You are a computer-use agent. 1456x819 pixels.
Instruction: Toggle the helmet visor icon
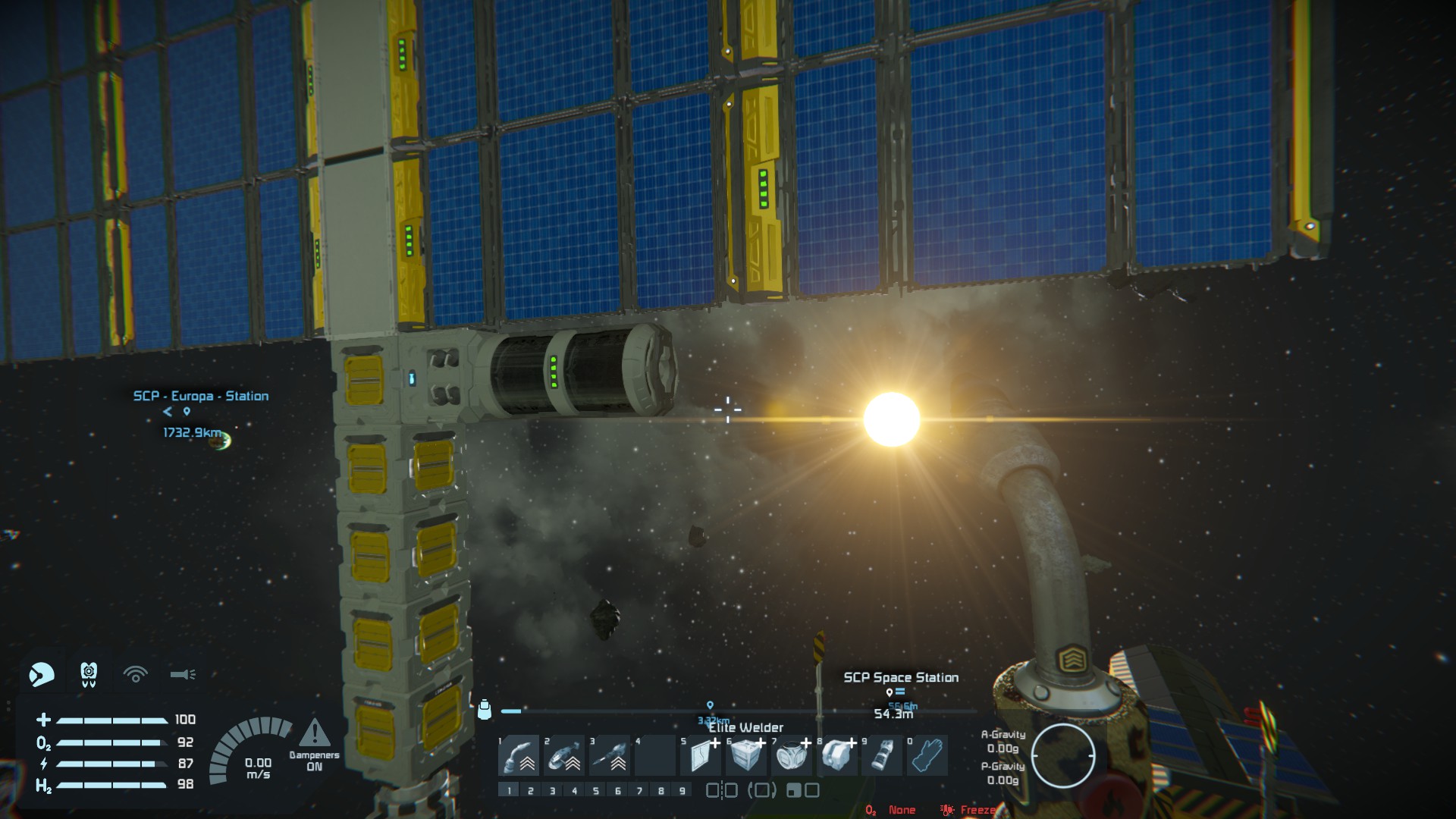click(42, 674)
